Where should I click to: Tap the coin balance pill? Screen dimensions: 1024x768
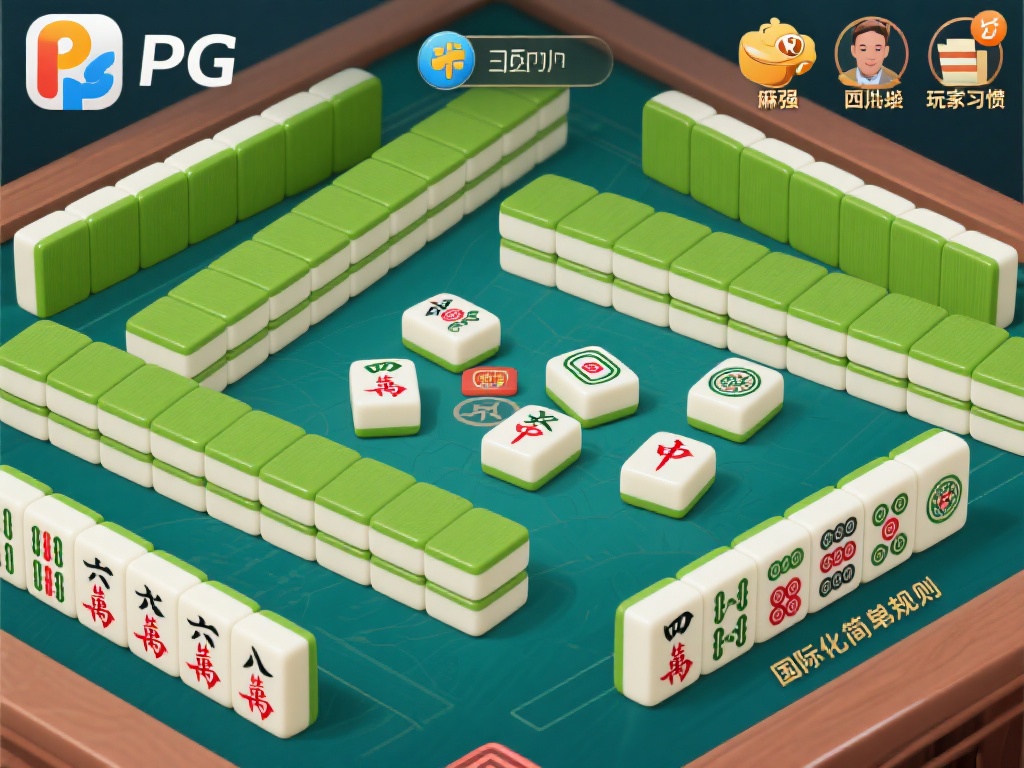(514, 61)
